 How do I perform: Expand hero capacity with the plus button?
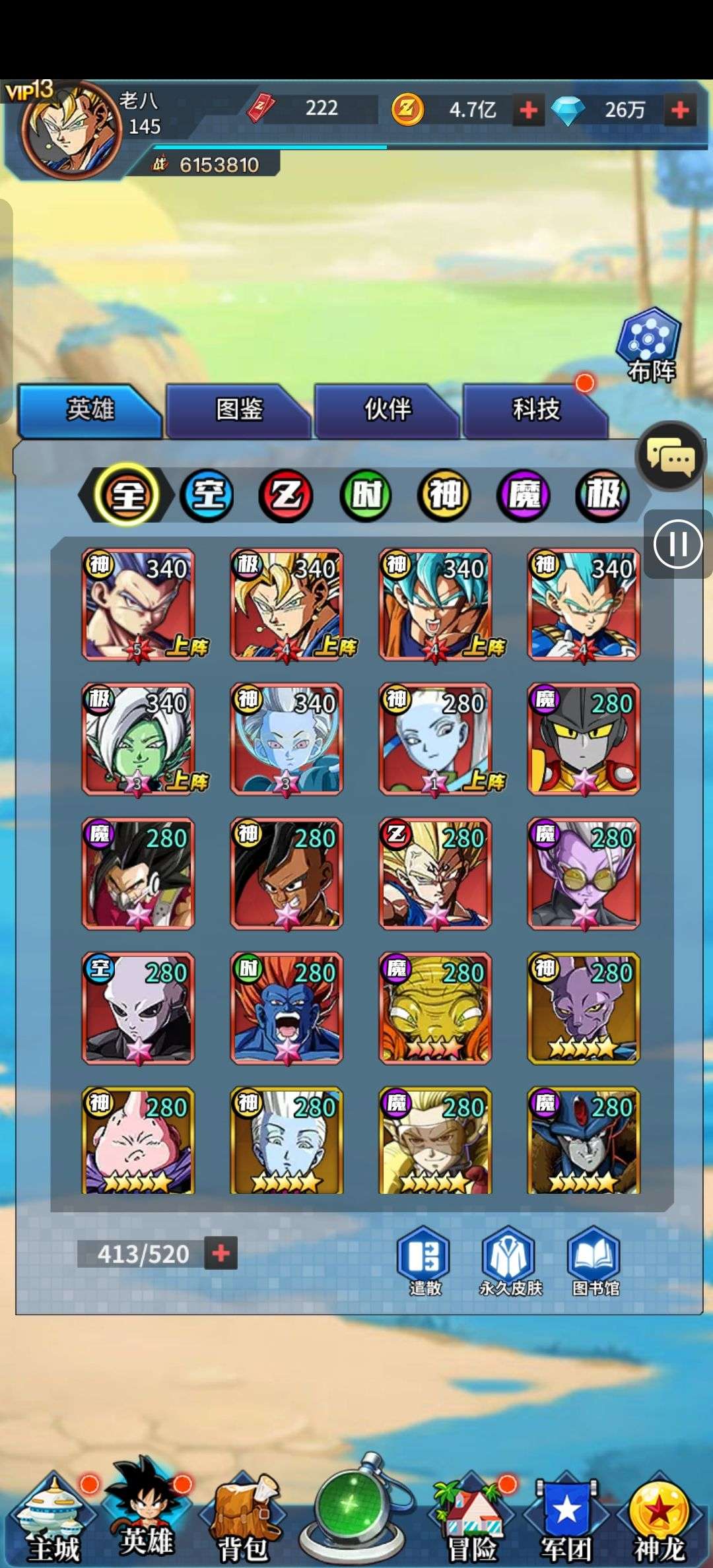coord(221,1253)
